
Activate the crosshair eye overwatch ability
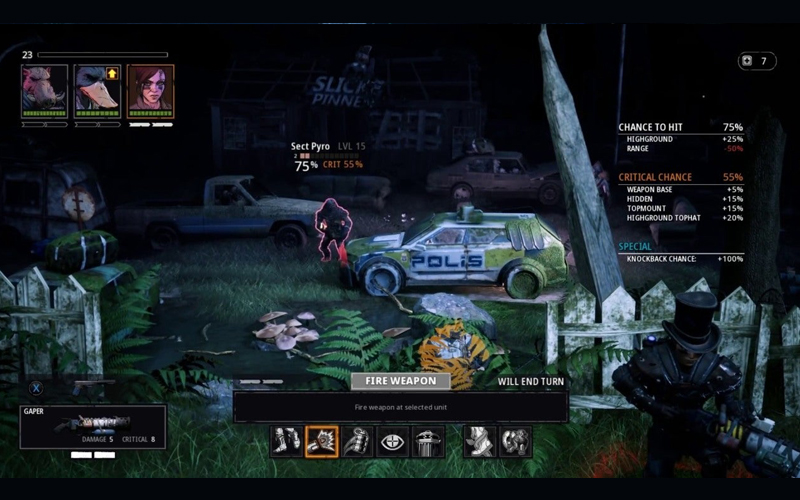pos(392,441)
